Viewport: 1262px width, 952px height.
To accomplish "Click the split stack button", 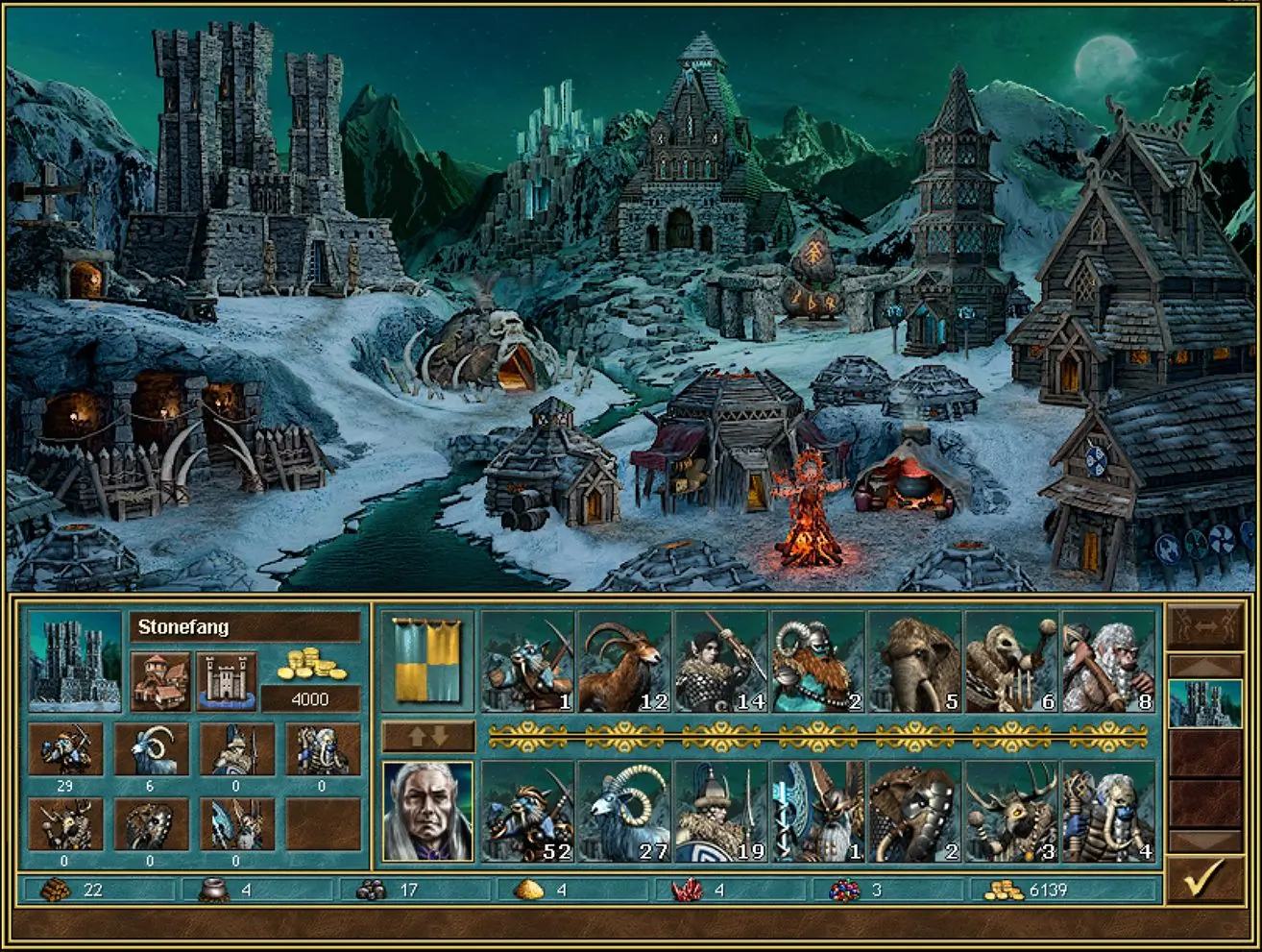I will (x=1204, y=626).
